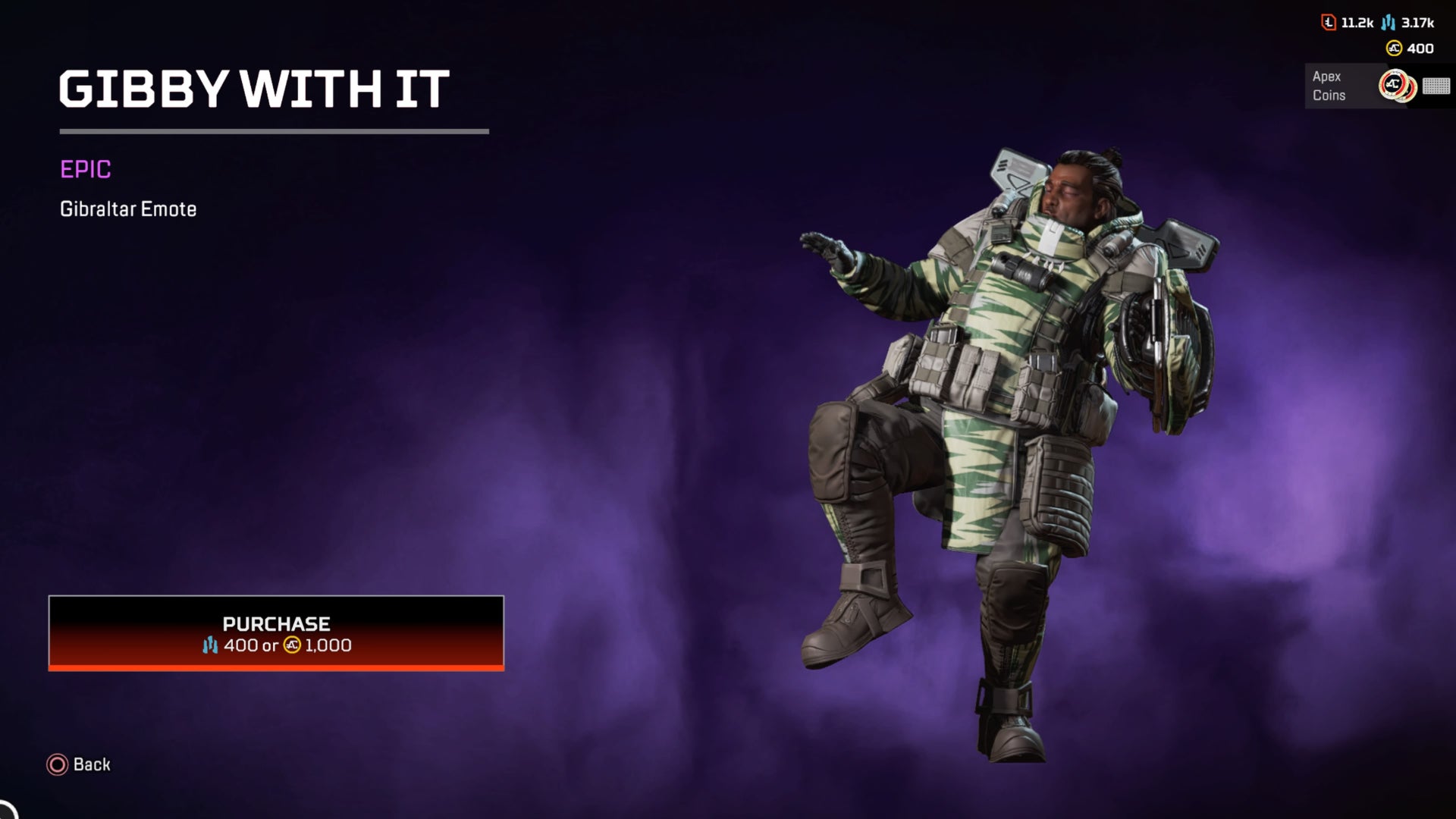Click the orange underline bar of Purchase button
This screenshot has width=1456, height=819.
(x=275, y=668)
